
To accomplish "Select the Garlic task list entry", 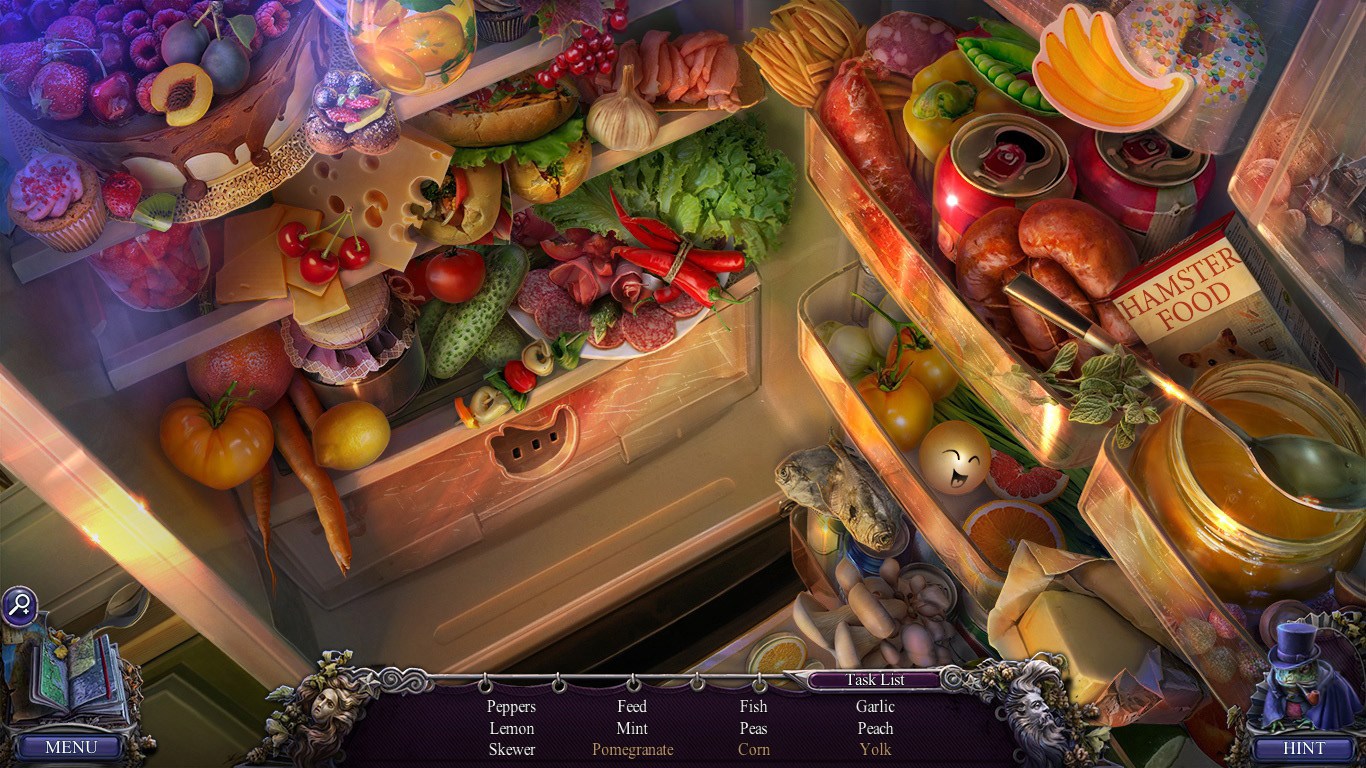I will 875,707.
